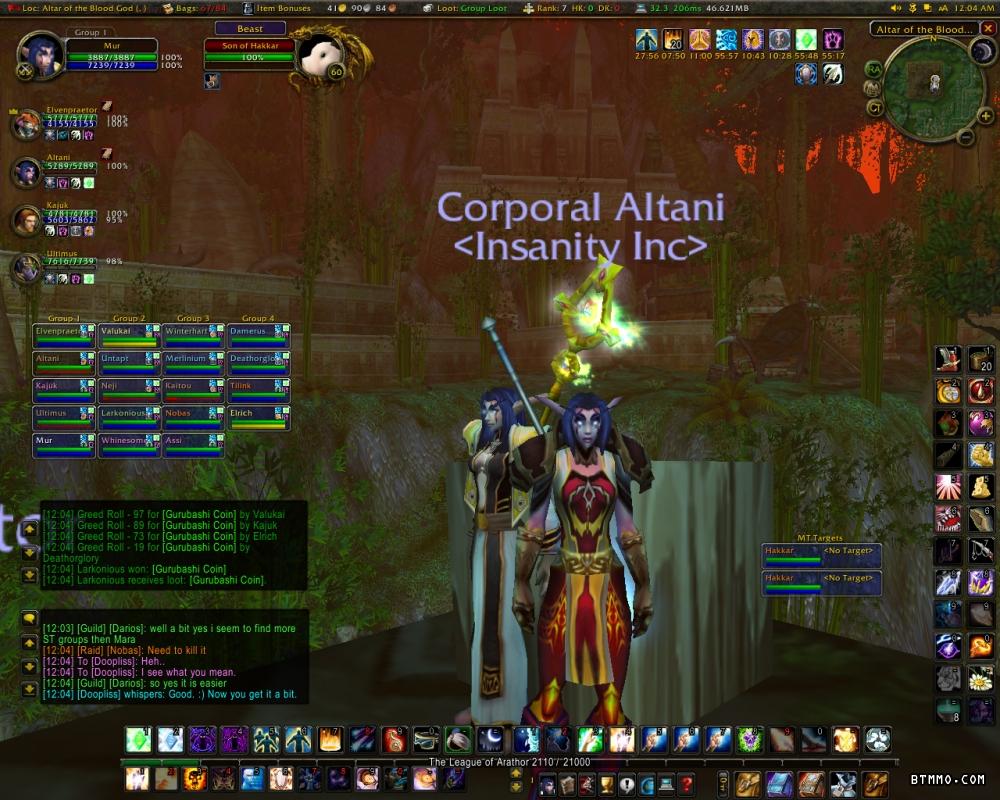Click the first Hakkar row in MT Targets
This screenshot has height=800, width=1000.
click(x=821, y=552)
